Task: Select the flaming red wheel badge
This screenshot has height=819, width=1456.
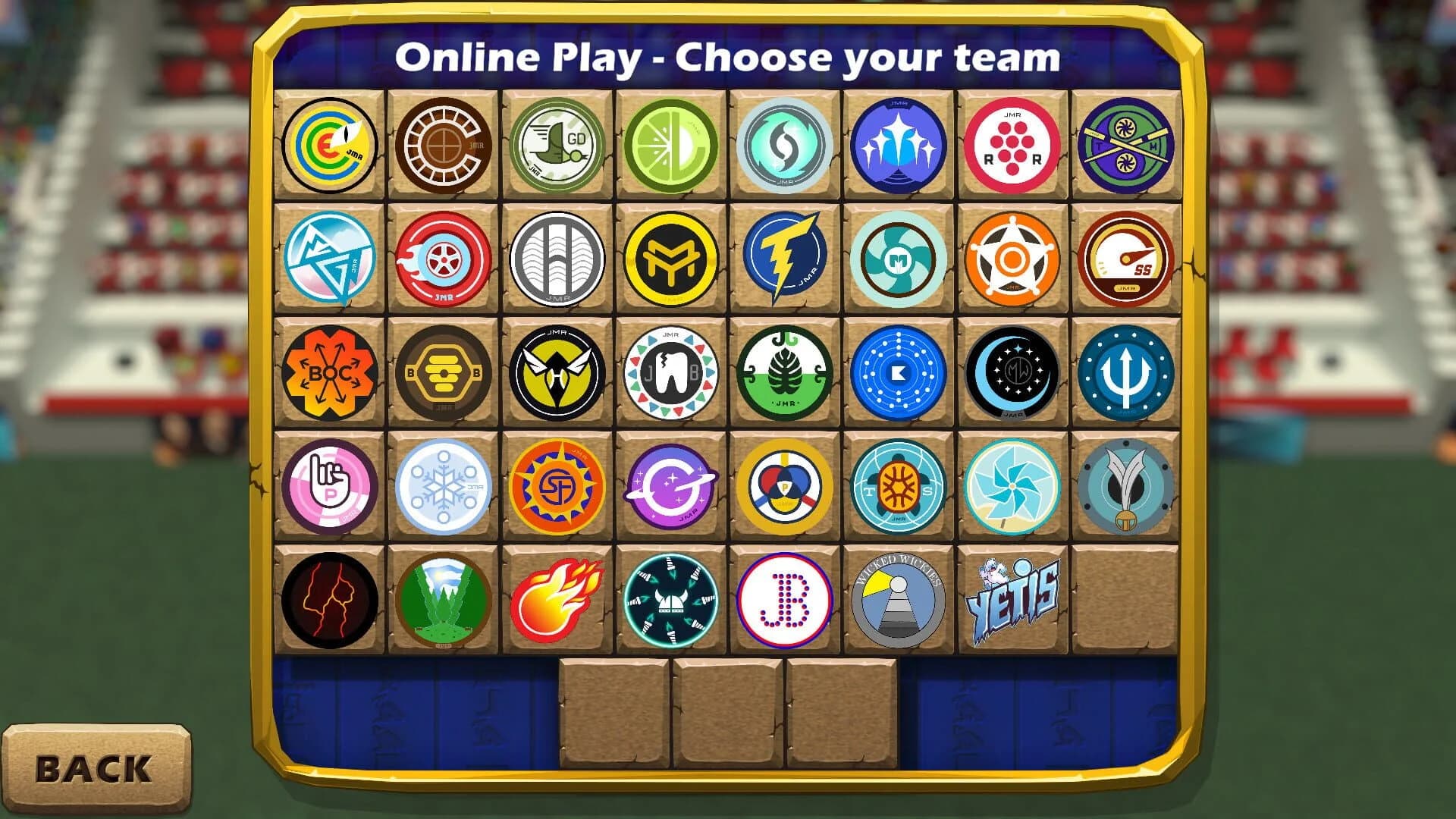Action: click(444, 259)
